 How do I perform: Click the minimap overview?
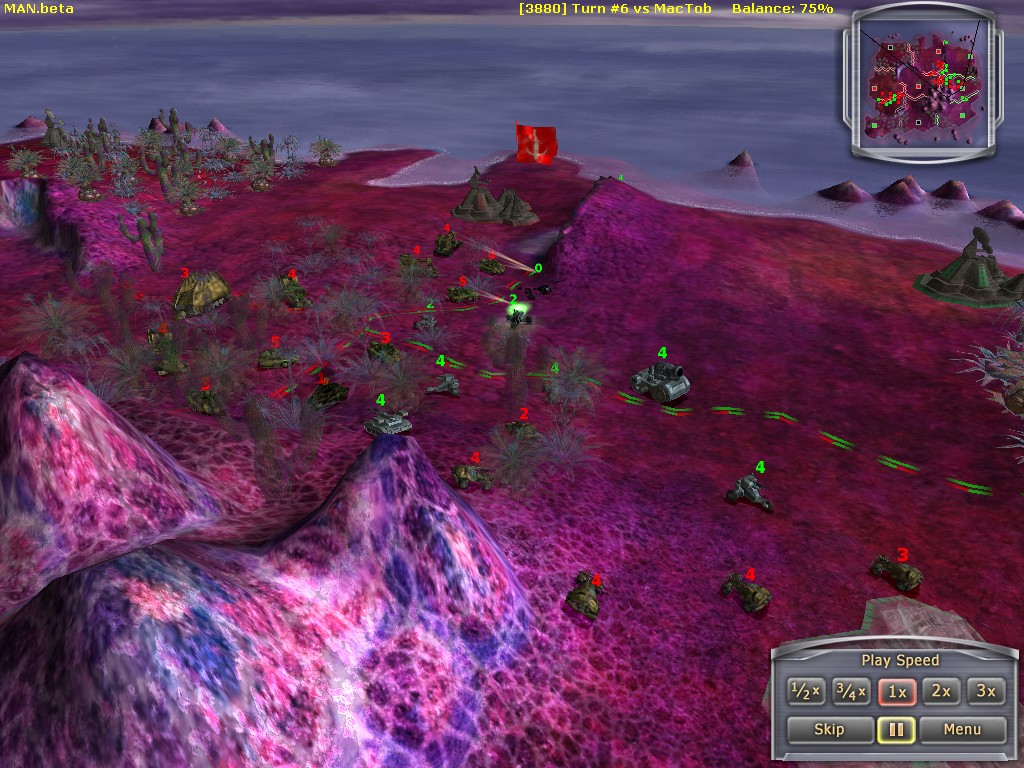(x=924, y=84)
